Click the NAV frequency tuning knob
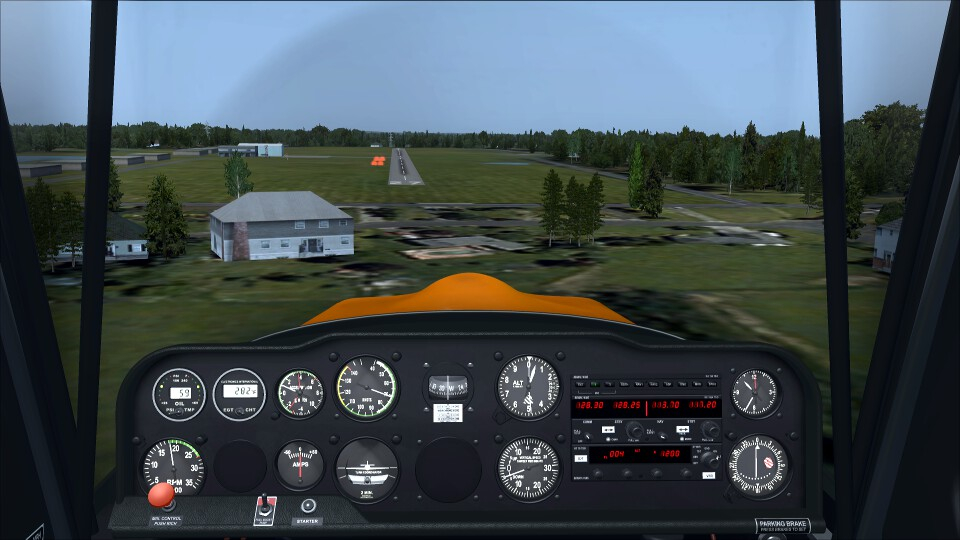 click(x=710, y=430)
